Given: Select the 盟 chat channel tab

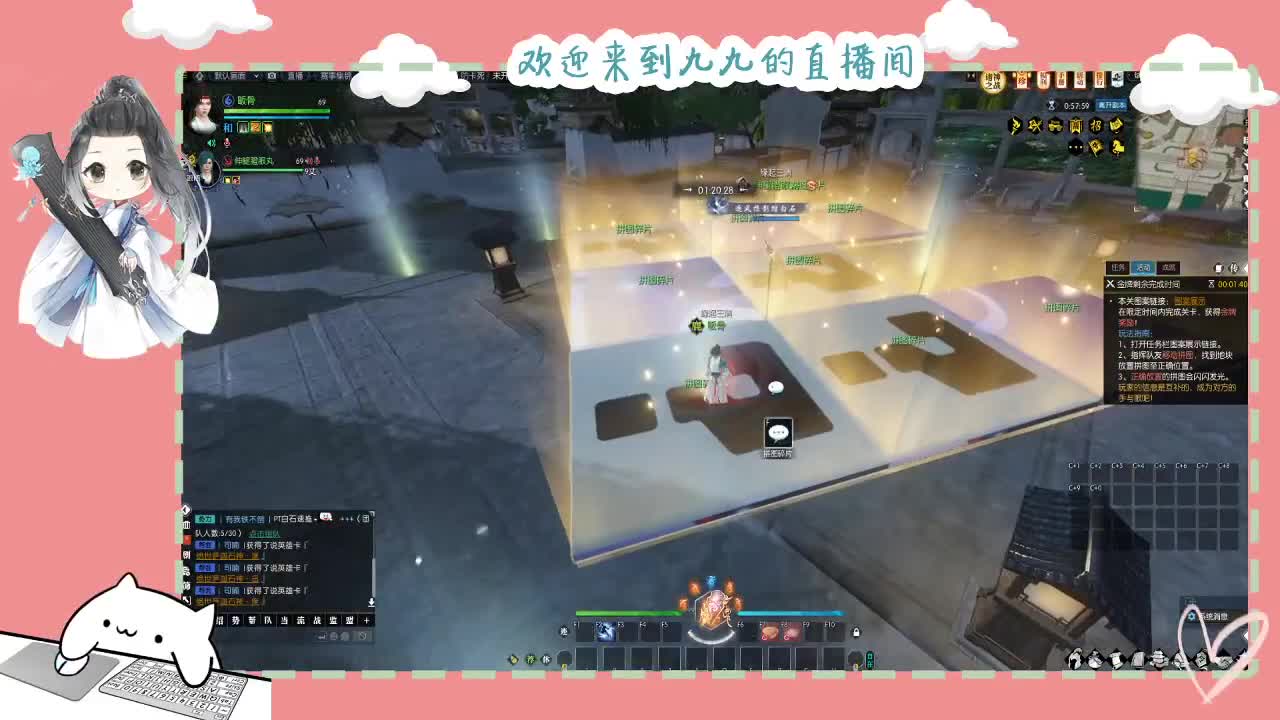Looking at the screenshot, I should click(350, 620).
